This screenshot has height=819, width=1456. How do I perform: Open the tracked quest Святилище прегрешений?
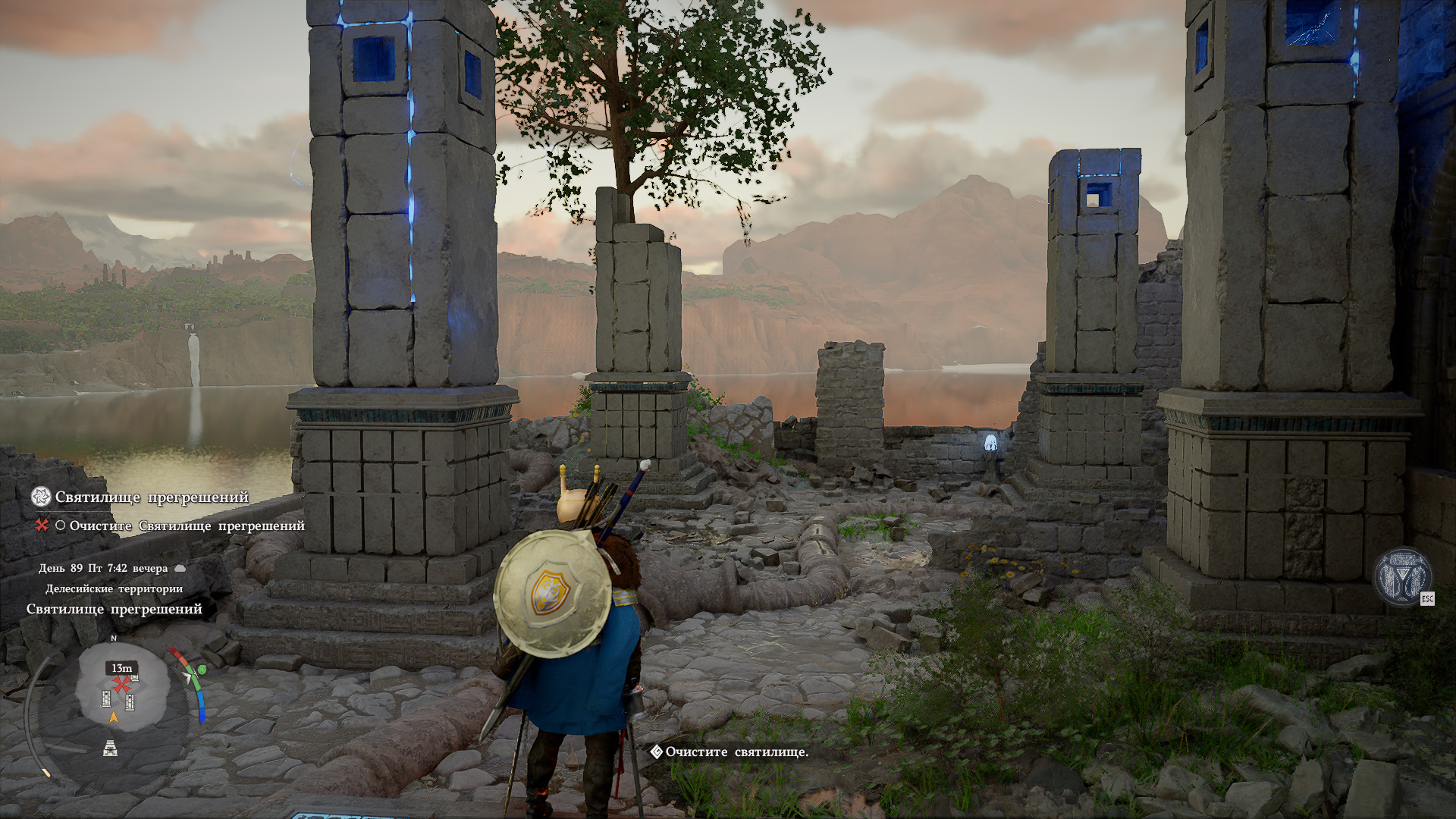click(152, 497)
